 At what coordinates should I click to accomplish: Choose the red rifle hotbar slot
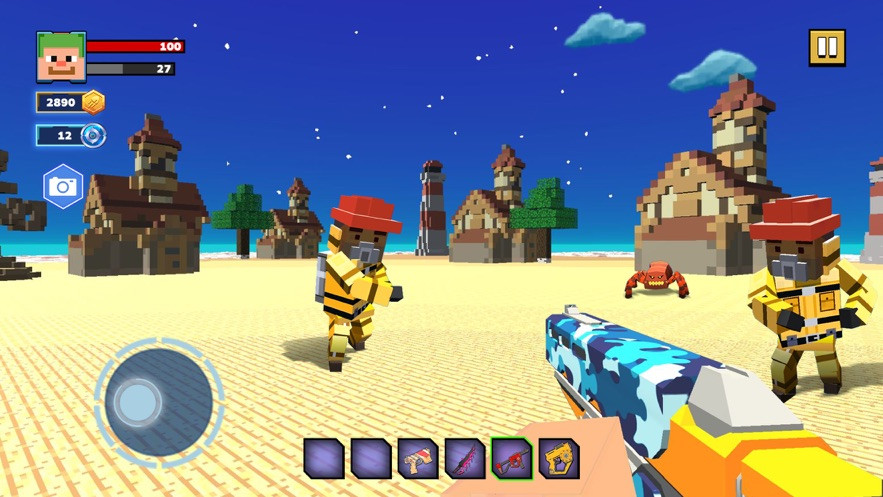pos(512,459)
